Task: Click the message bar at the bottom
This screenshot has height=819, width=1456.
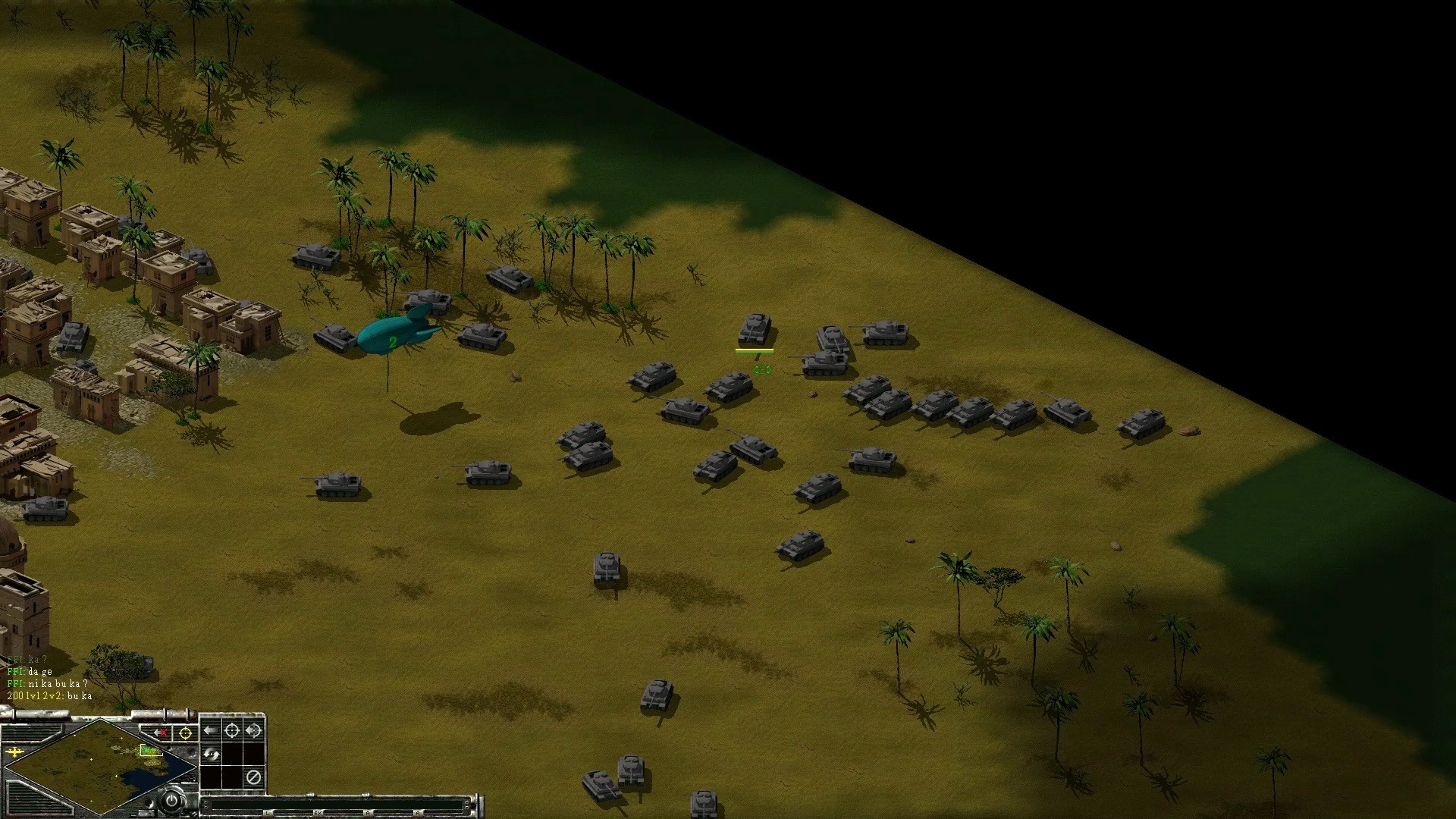Action: [341, 805]
